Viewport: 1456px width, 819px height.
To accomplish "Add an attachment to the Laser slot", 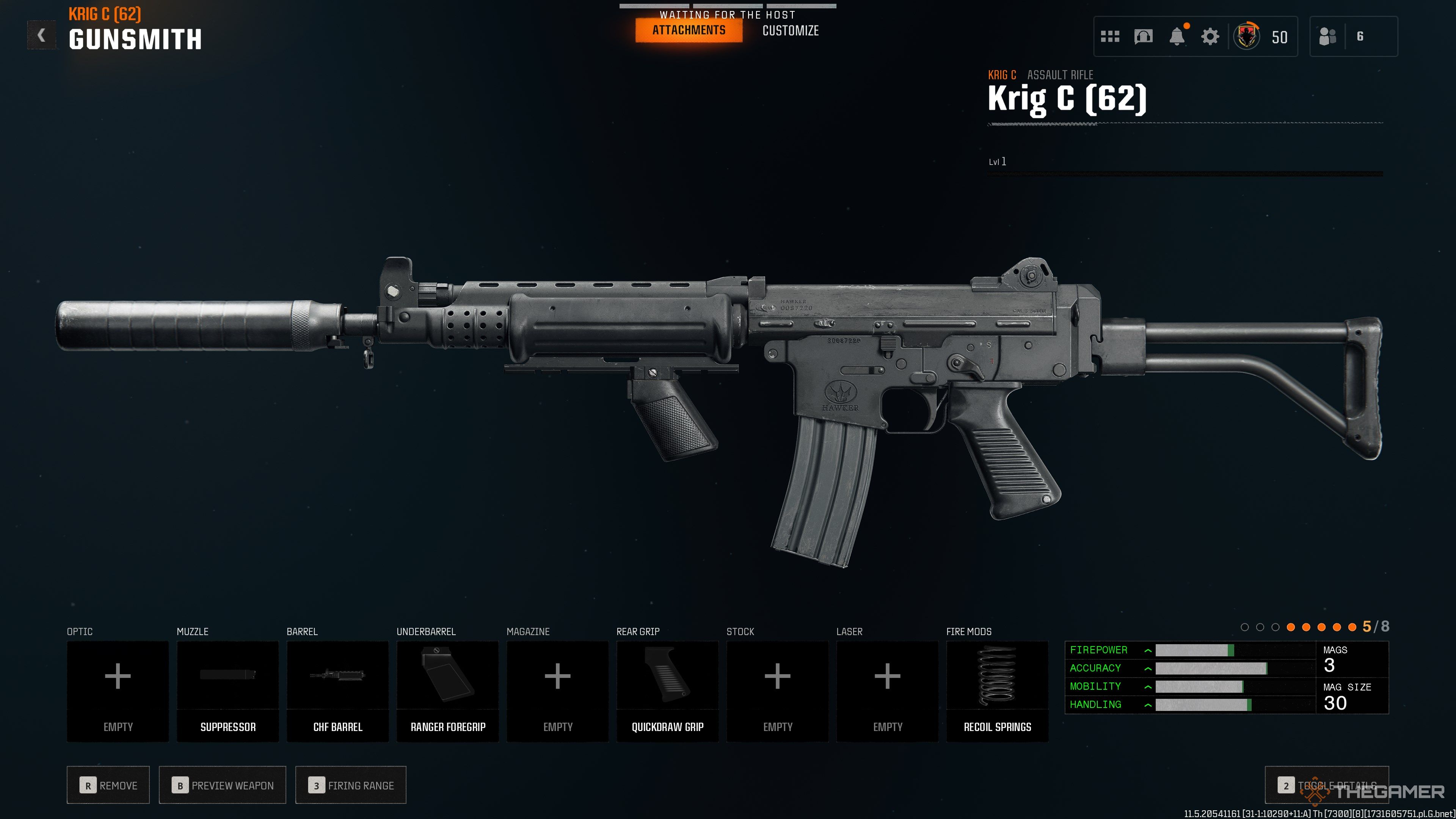I will pyautogui.click(x=887, y=691).
